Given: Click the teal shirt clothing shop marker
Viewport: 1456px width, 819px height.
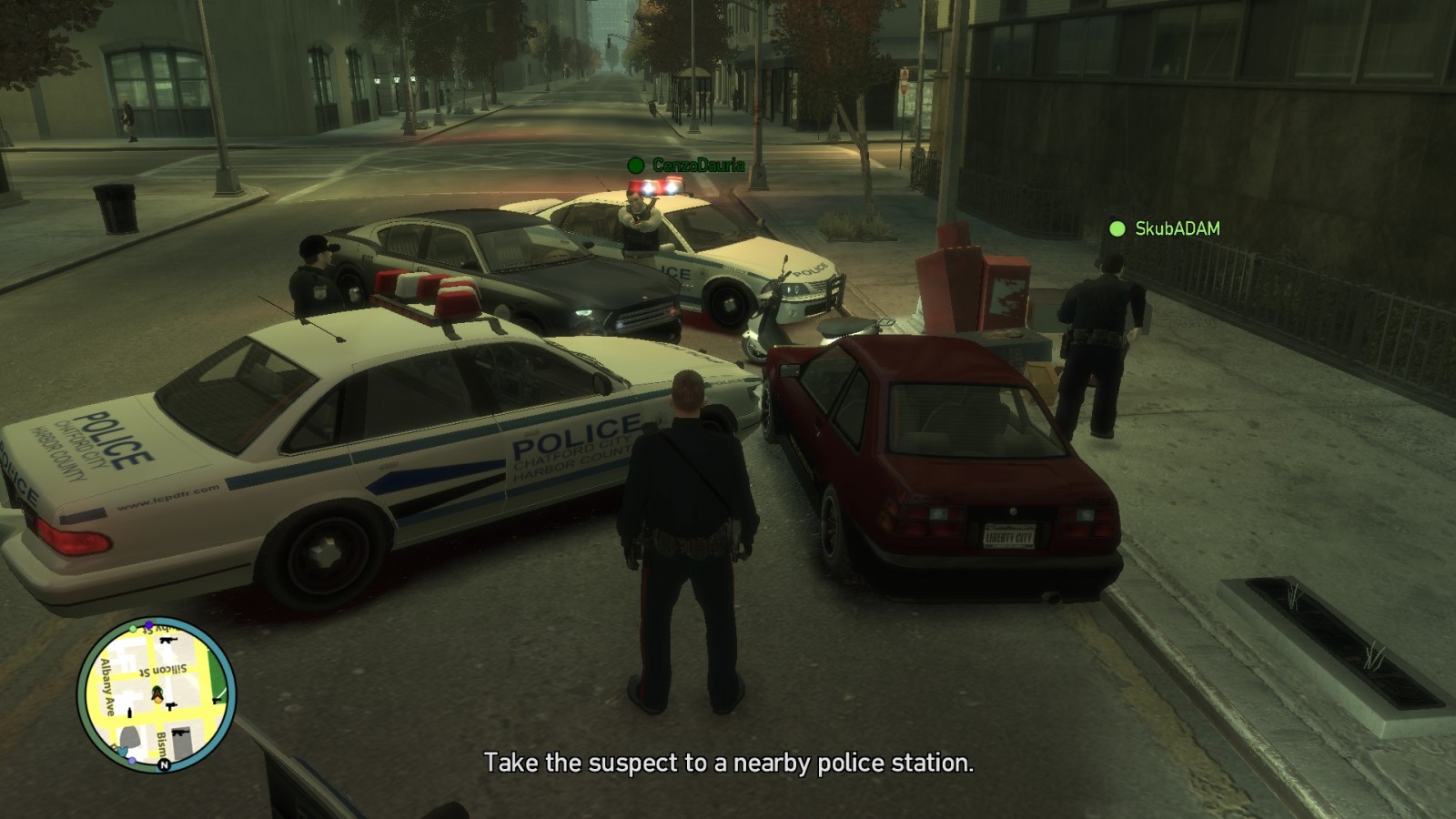Looking at the screenshot, I should coord(123,751).
